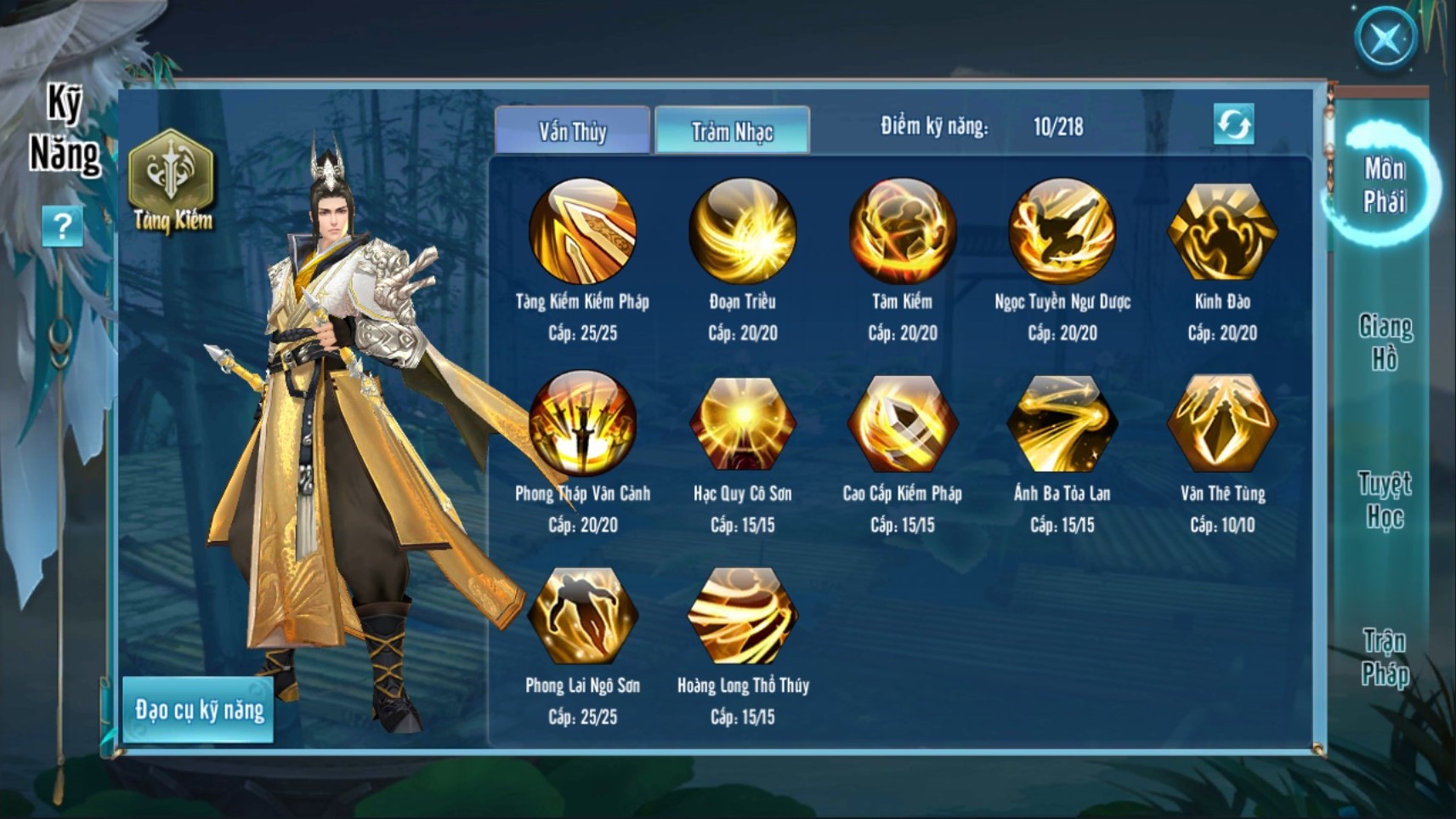Select the Cao Cấp Kiếm Pháp skill
This screenshot has height=819, width=1456.
(x=902, y=423)
